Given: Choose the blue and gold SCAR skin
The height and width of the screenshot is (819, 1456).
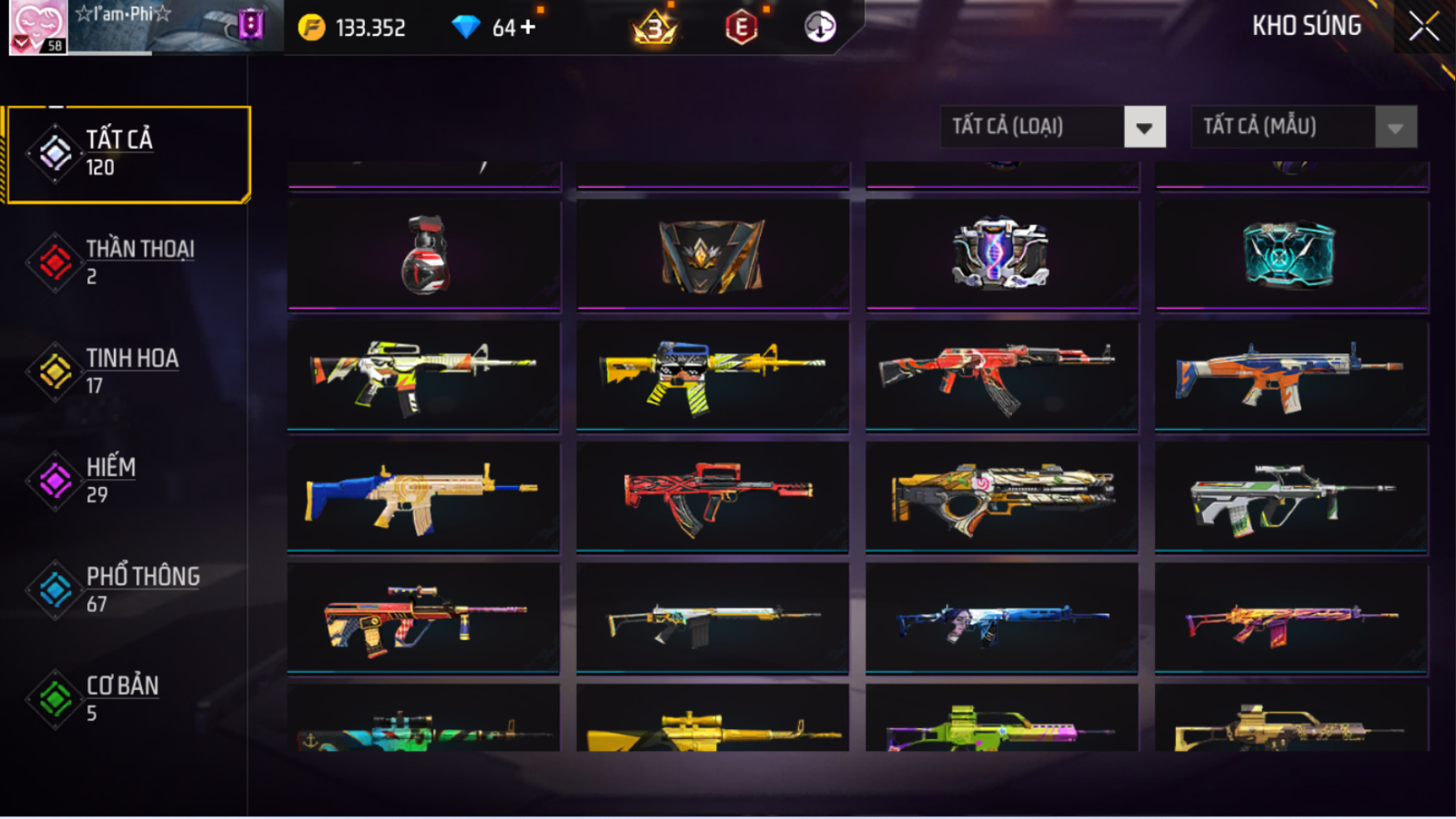Looking at the screenshot, I should 424,496.
